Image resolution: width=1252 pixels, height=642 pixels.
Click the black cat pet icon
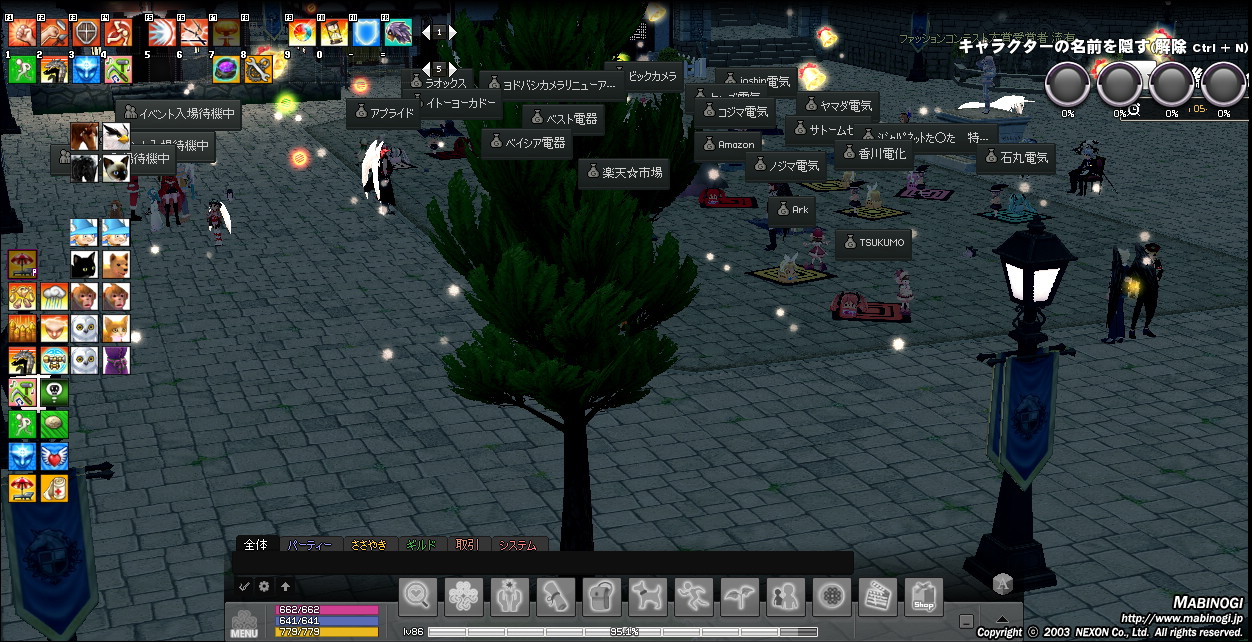point(84,265)
